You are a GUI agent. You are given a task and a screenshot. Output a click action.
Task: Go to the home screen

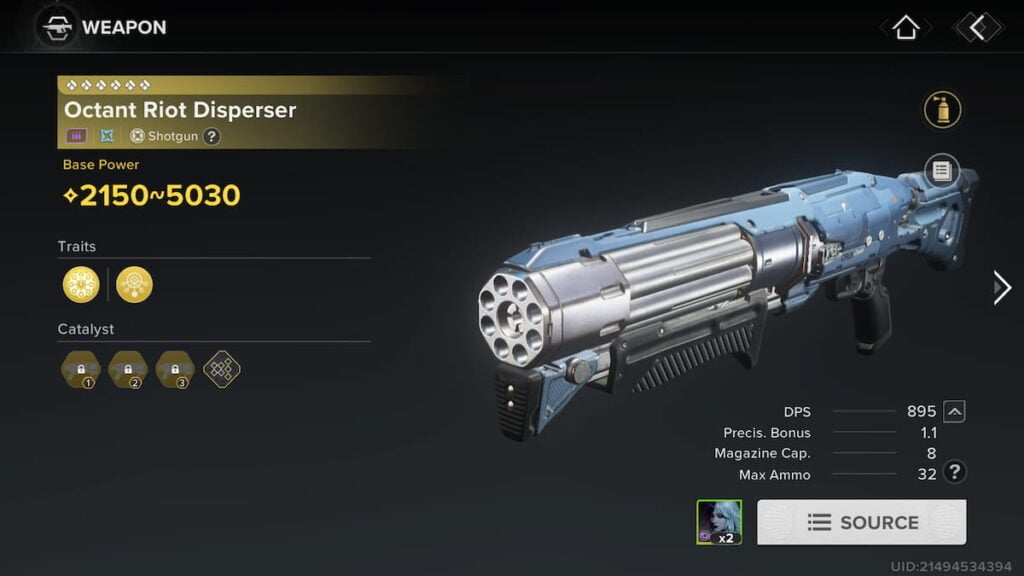905,28
